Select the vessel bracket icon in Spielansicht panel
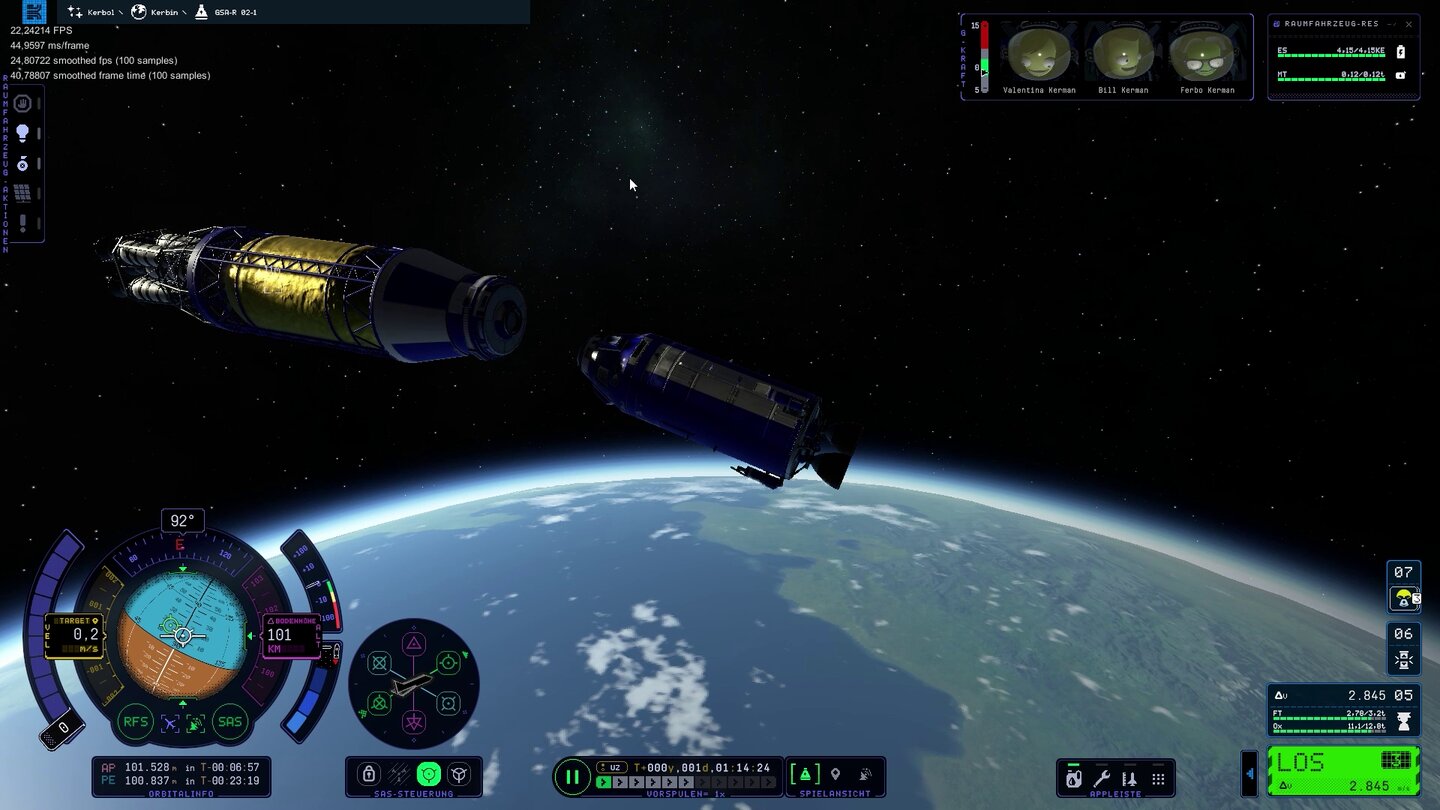Screen dimensions: 1440x810 [x=805, y=772]
